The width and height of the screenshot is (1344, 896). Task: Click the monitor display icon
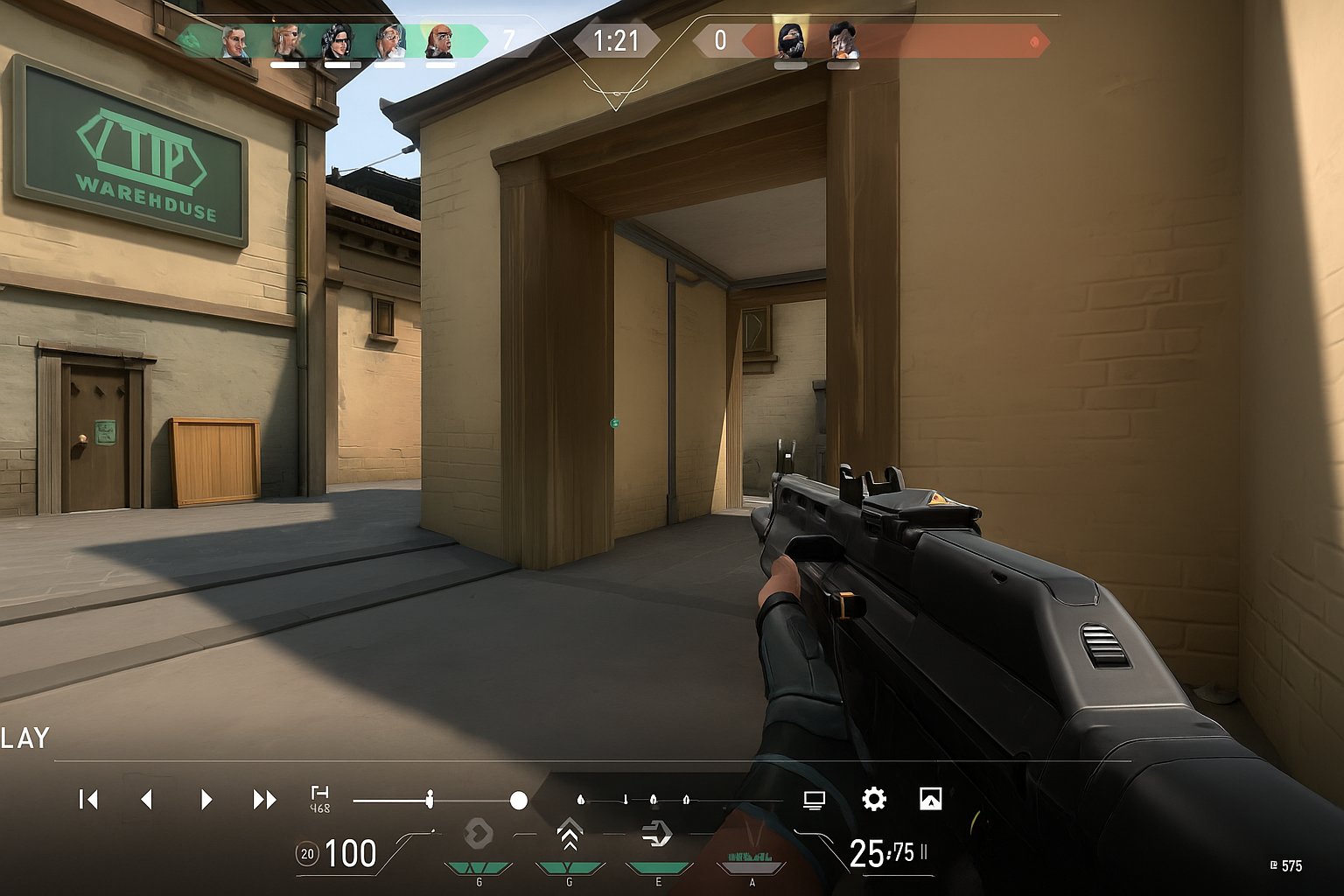coord(814,800)
